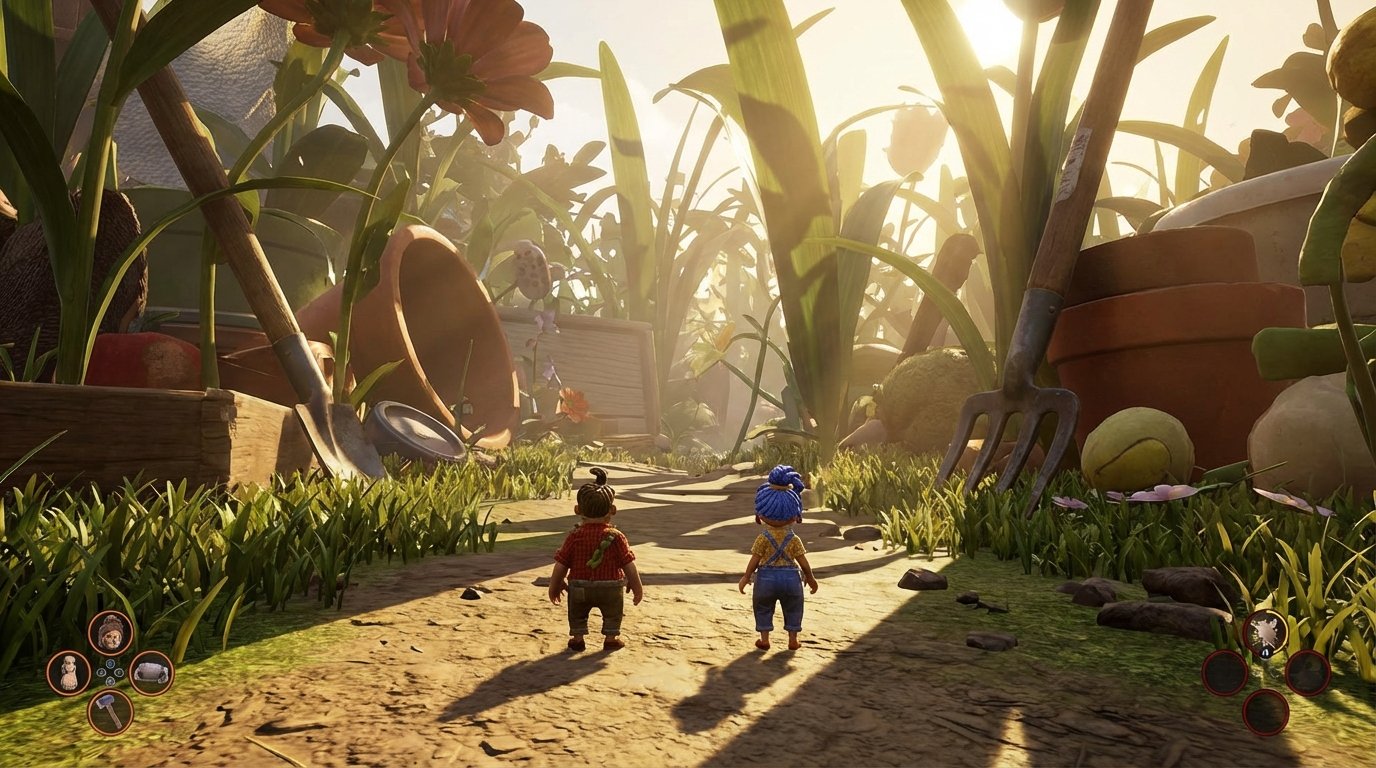The image size is (1376, 768).
Task: Select the hammer icon in the item wheel
Action: click(110, 712)
